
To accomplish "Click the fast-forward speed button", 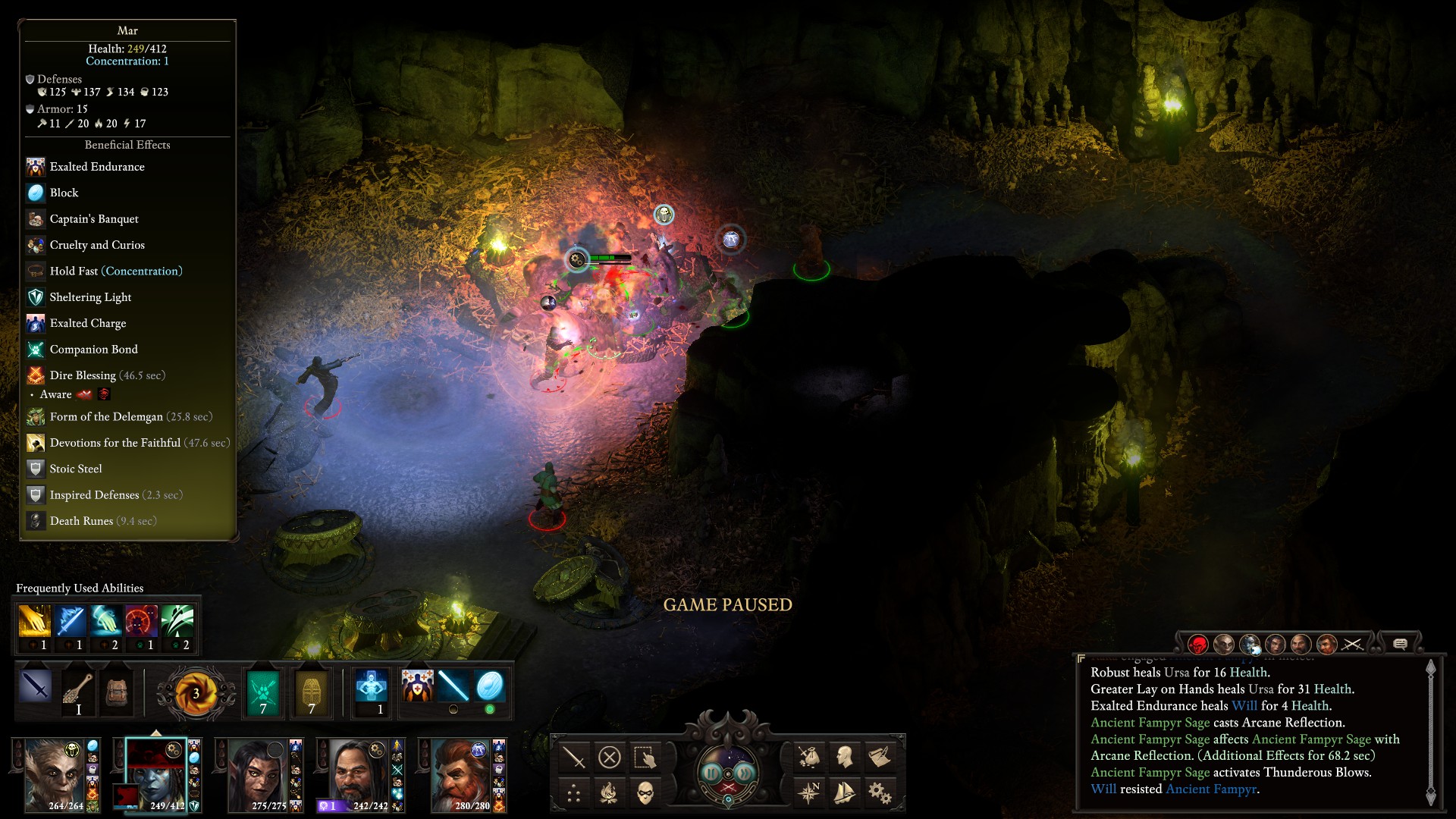I will pos(745,773).
